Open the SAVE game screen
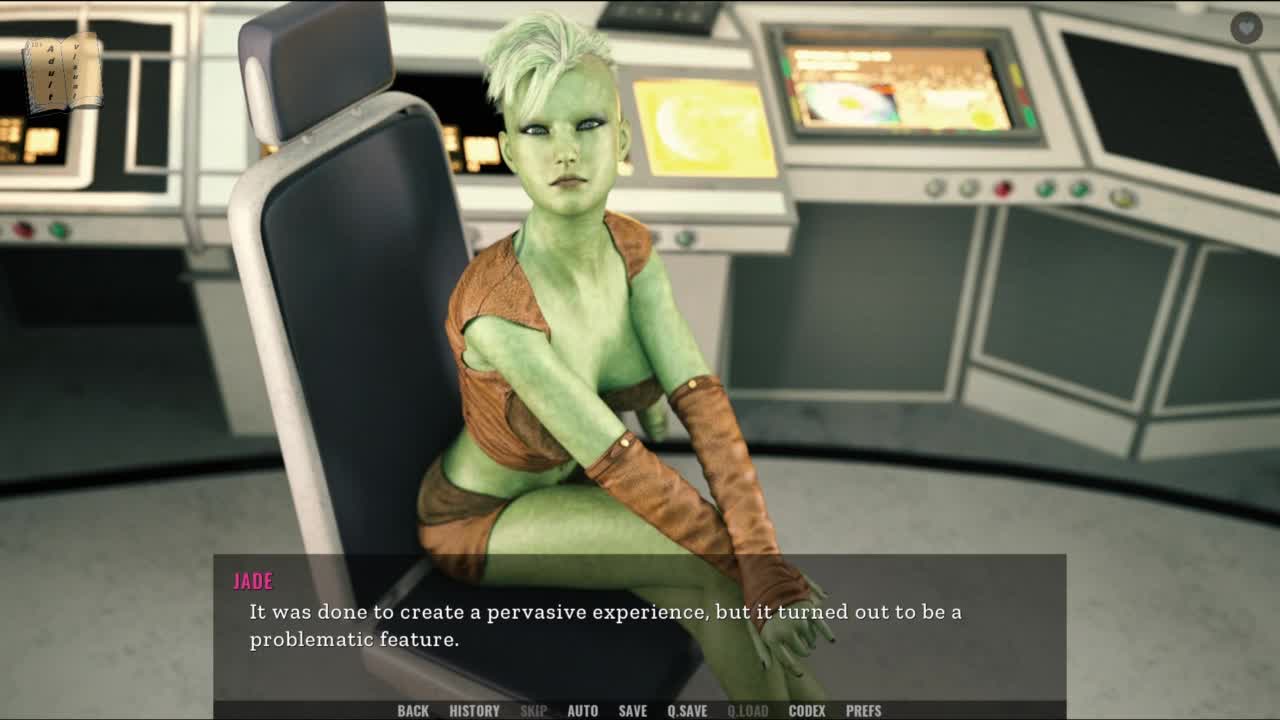This screenshot has width=1280, height=720. [632, 711]
